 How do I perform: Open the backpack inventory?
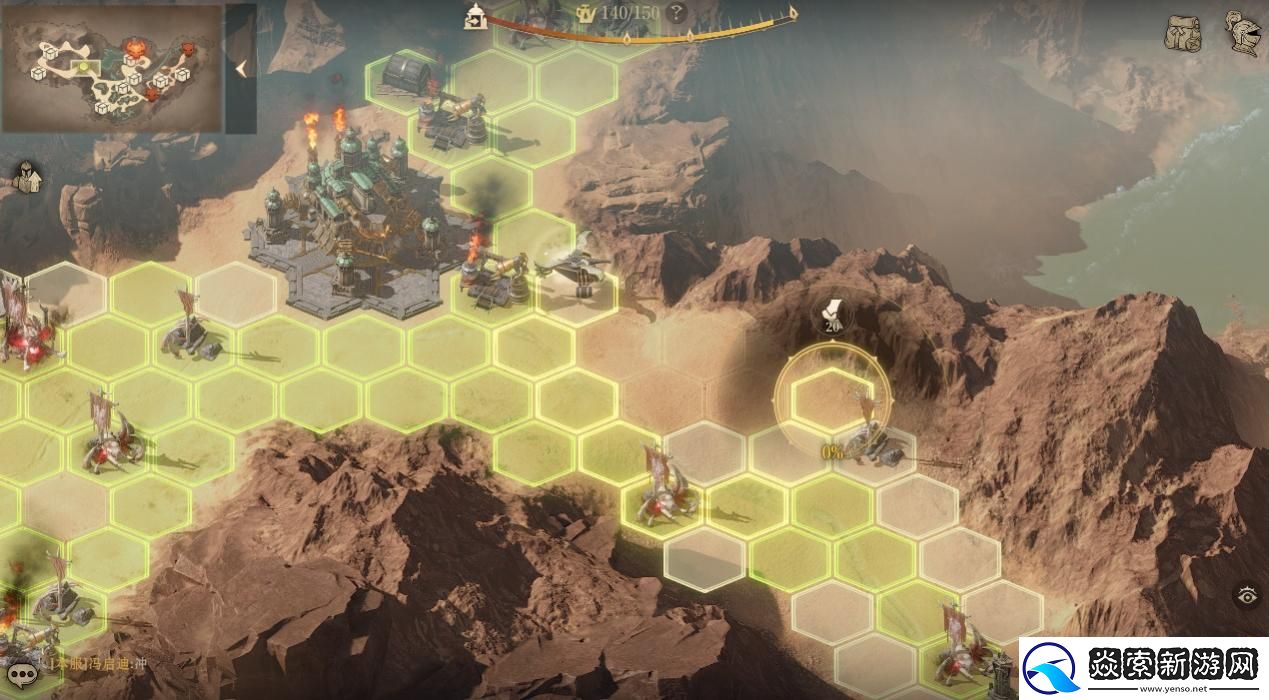tap(1181, 34)
